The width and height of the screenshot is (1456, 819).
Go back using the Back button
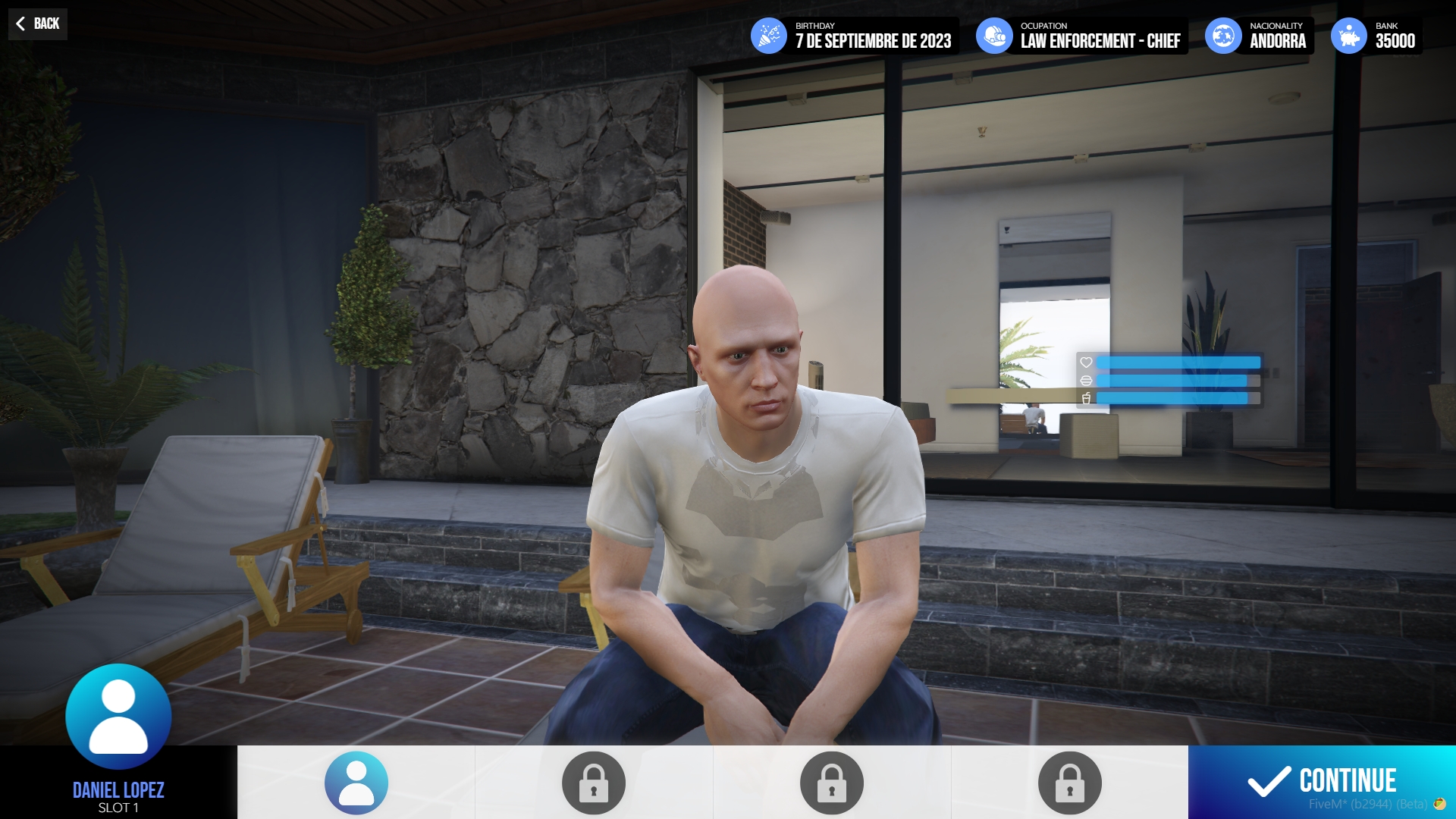(38, 24)
